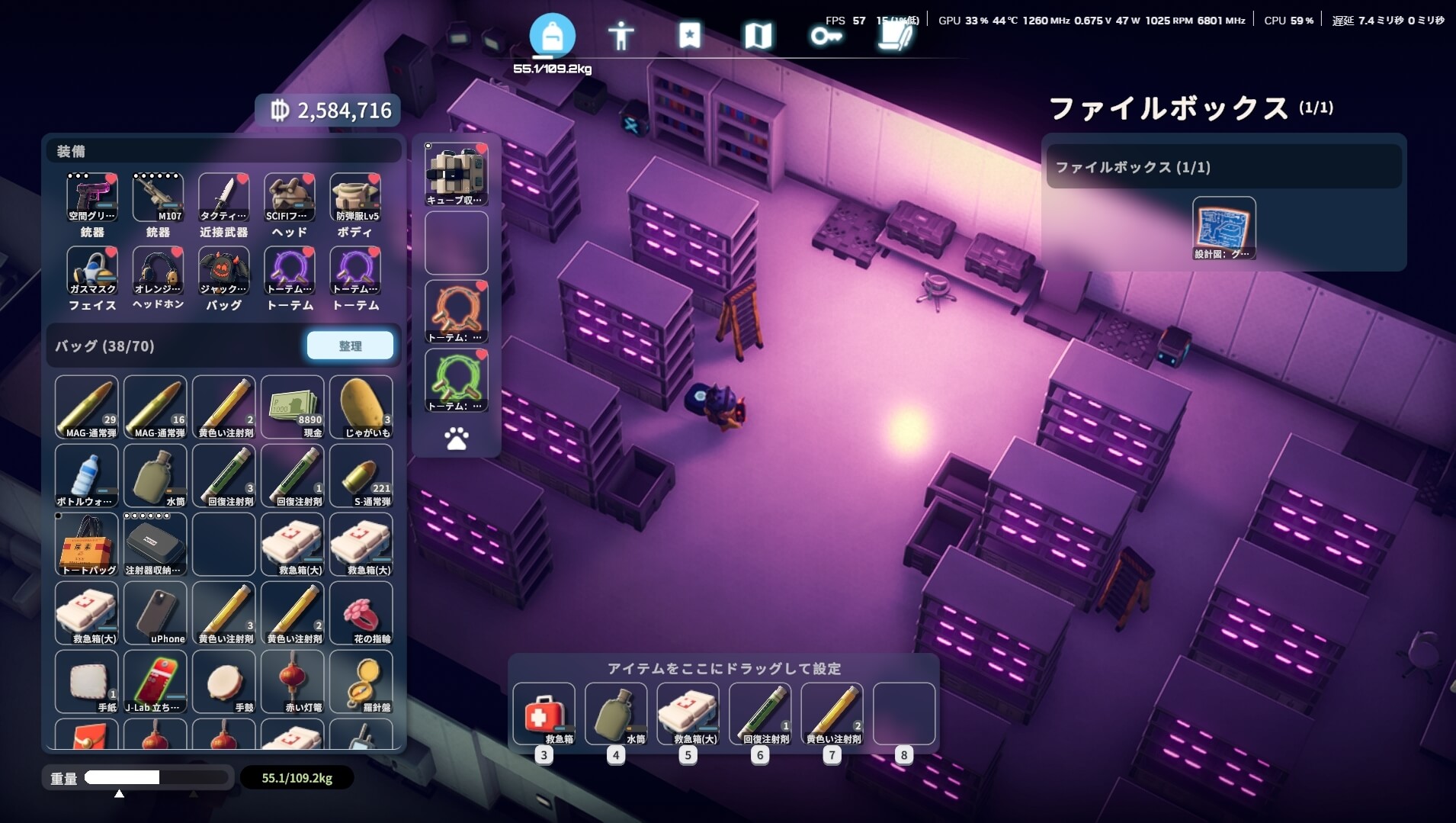Viewport: 1456px width, 823px height.
Task: Select the orange totem side slot
Action: 457,311
